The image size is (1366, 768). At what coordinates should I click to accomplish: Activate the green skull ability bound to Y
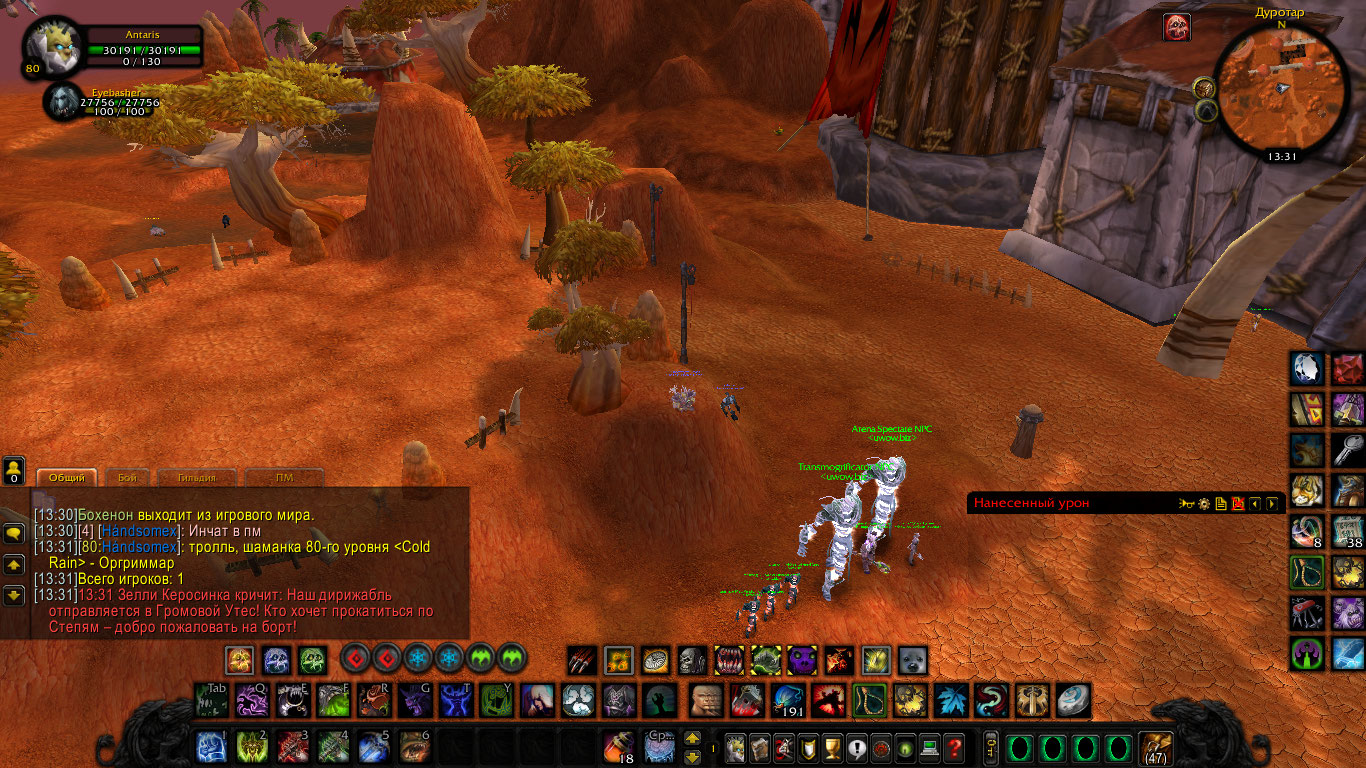pyautogui.click(x=497, y=700)
